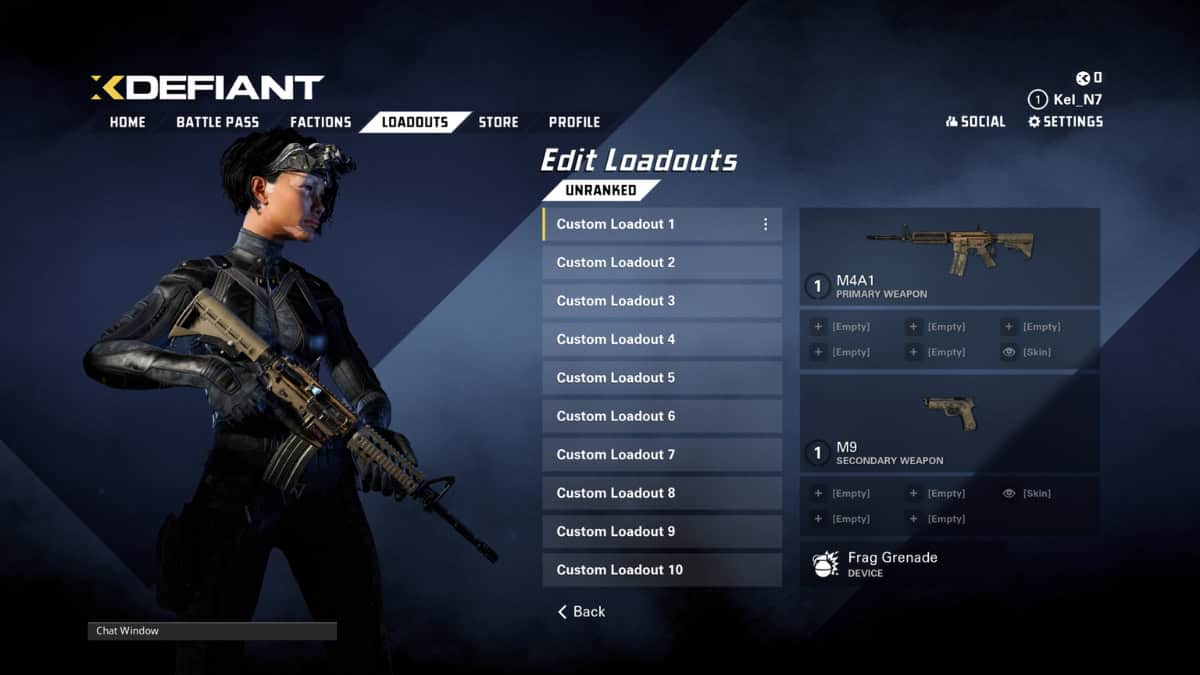Select the Unranked loadout category
This screenshot has width=1200, height=675.
[x=600, y=190]
